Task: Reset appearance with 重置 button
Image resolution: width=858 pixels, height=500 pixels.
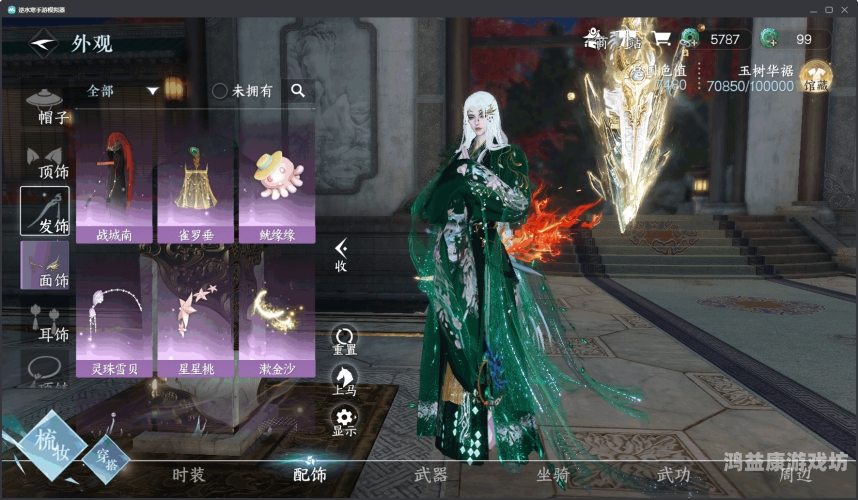Action: point(344,341)
